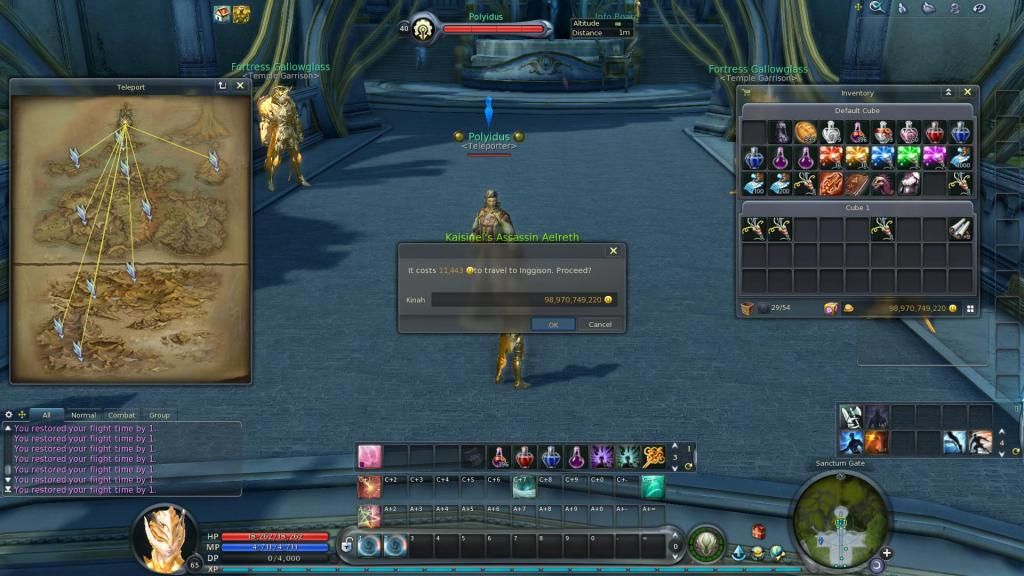The height and width of the screenshot is (576, 1024).
Task: Choose the far-right teleport destination marker
Action: (213, 159)
